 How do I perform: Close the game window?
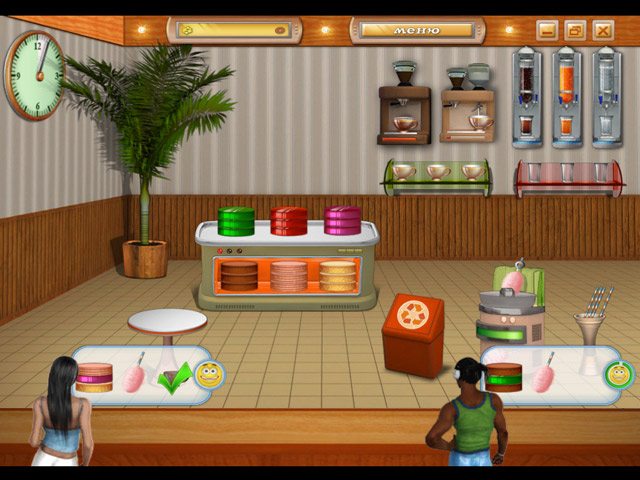[602, 30]
